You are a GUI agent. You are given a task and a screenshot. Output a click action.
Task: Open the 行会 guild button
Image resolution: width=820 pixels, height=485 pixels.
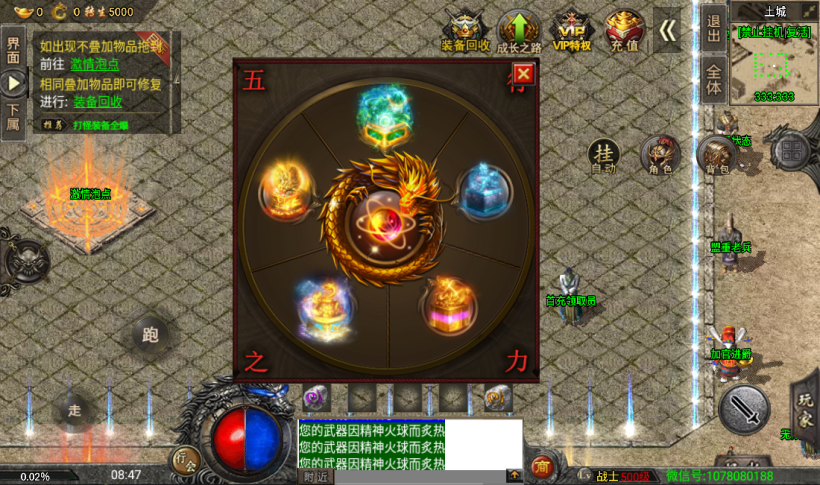pyautogui.click(x=184, y=460)
